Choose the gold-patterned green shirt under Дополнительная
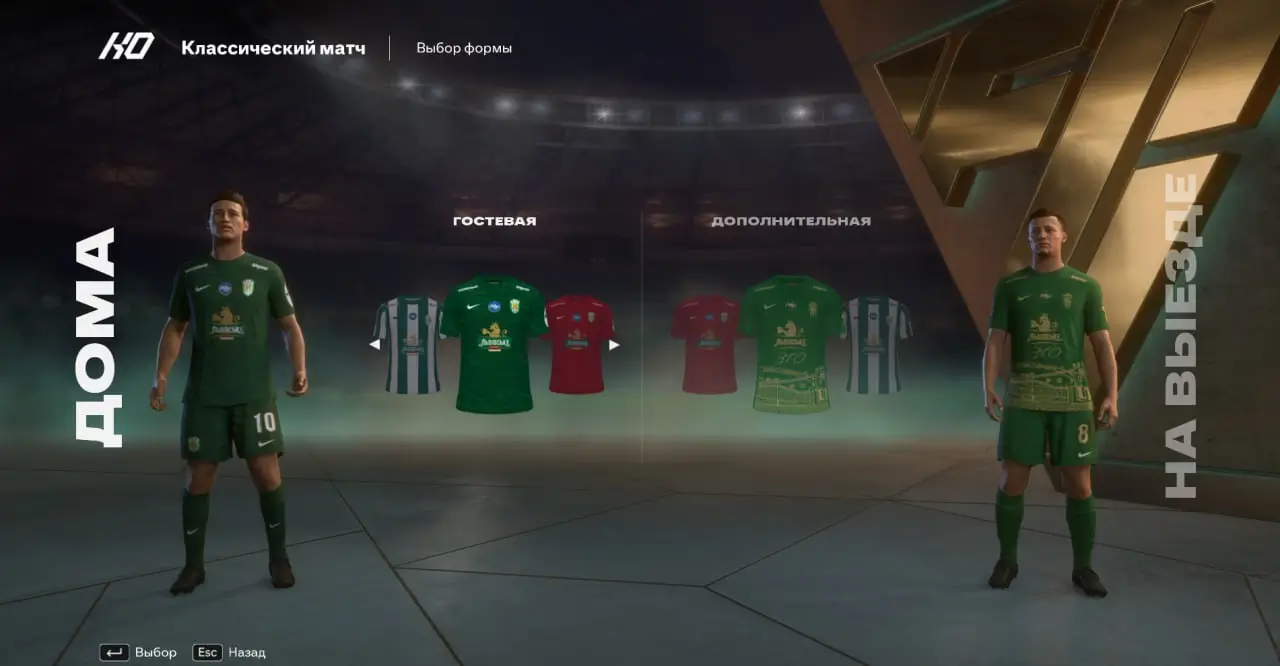The width and height of the screenshot is (1280, 666). [792, 344]
